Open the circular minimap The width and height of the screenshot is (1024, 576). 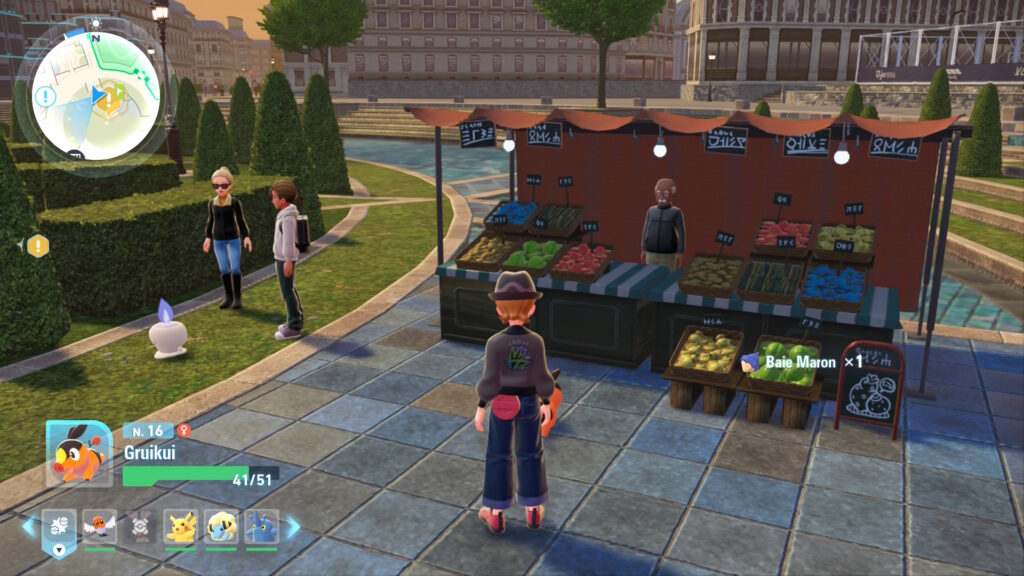(94, 97)
